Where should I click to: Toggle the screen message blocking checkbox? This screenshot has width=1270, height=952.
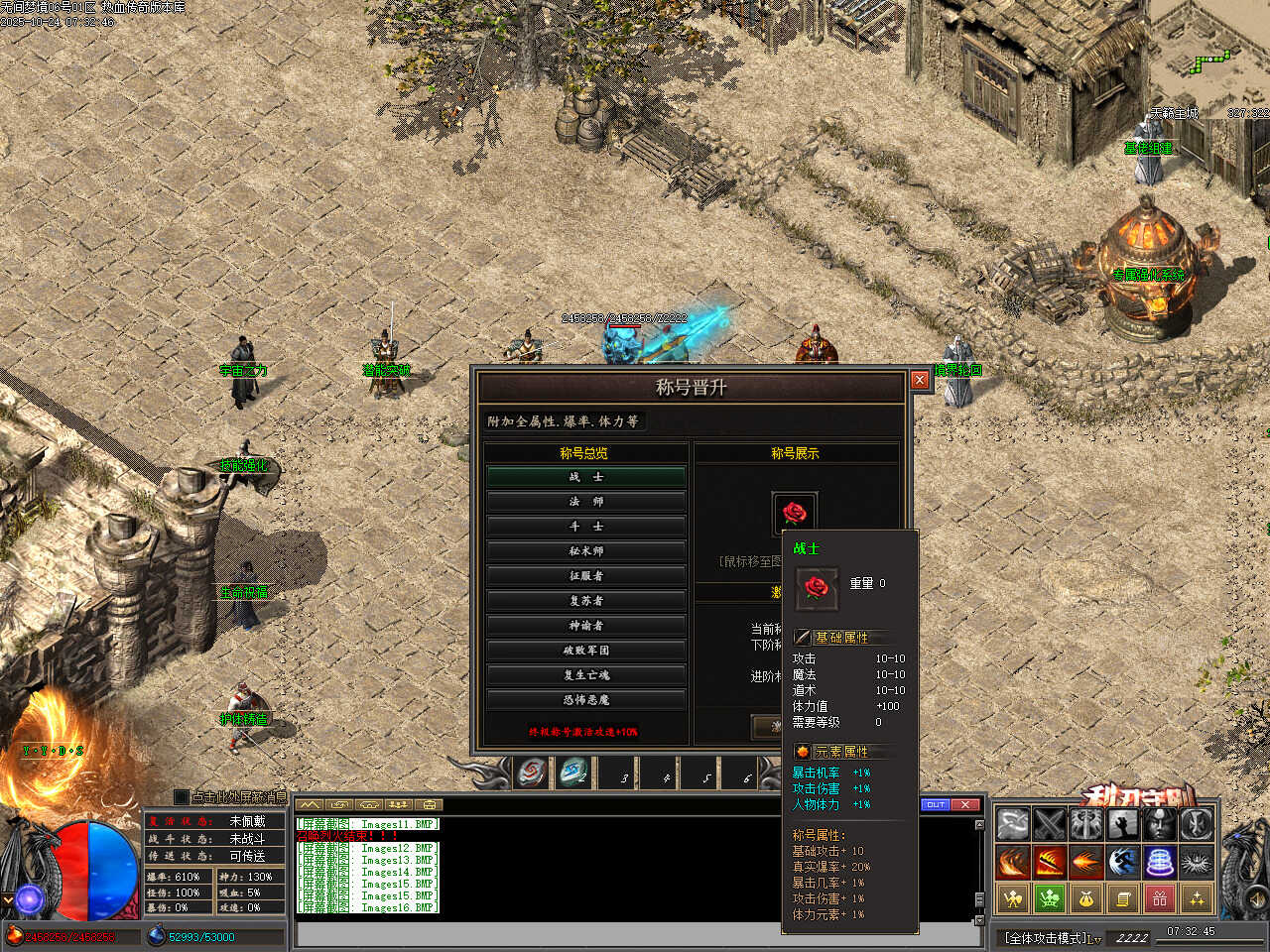click(181, 796)
